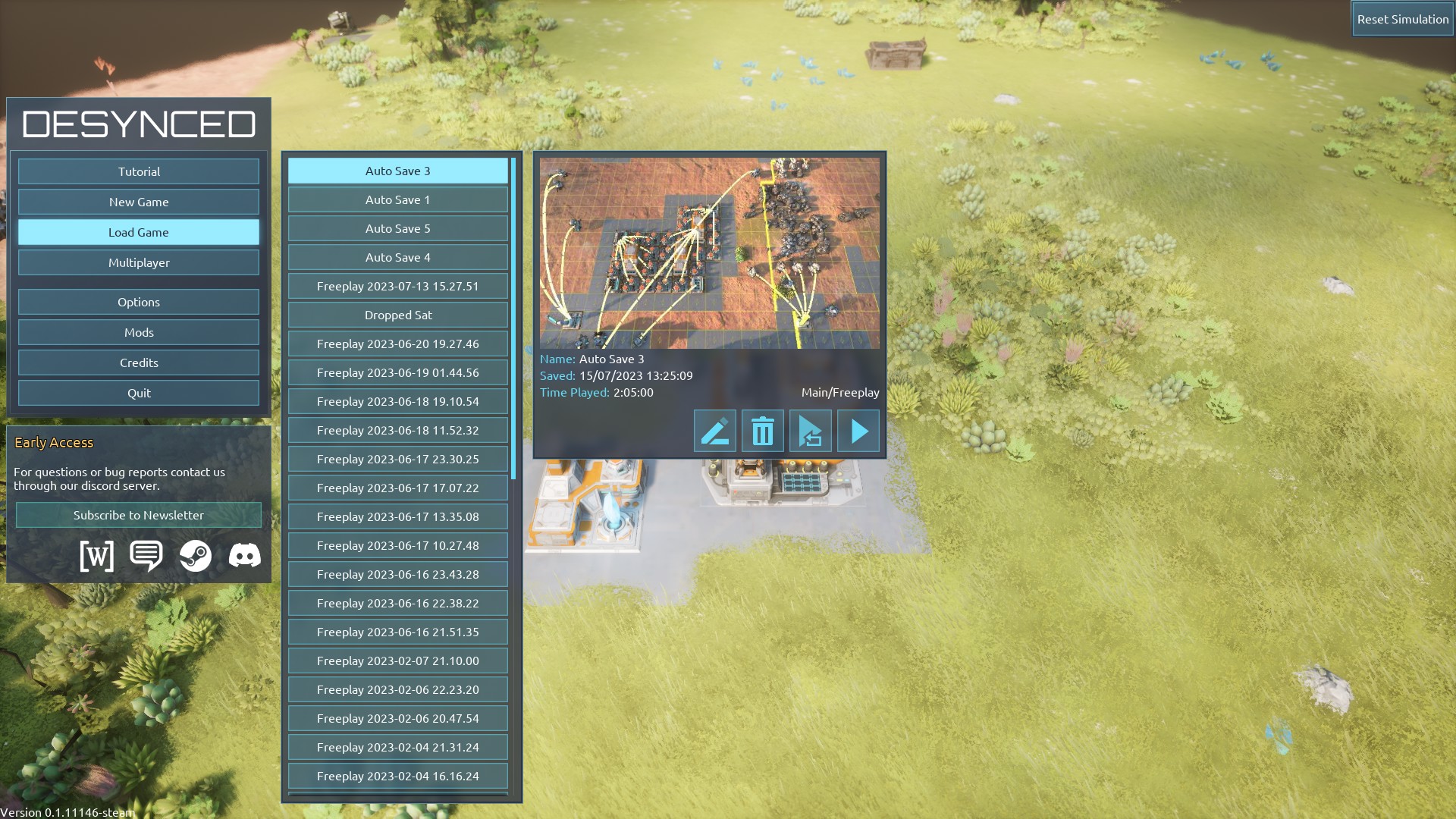Select save Freeplay 2023-07-13 15.27.51
This screenshot has height=819, width=1456.
coord(397,286)
